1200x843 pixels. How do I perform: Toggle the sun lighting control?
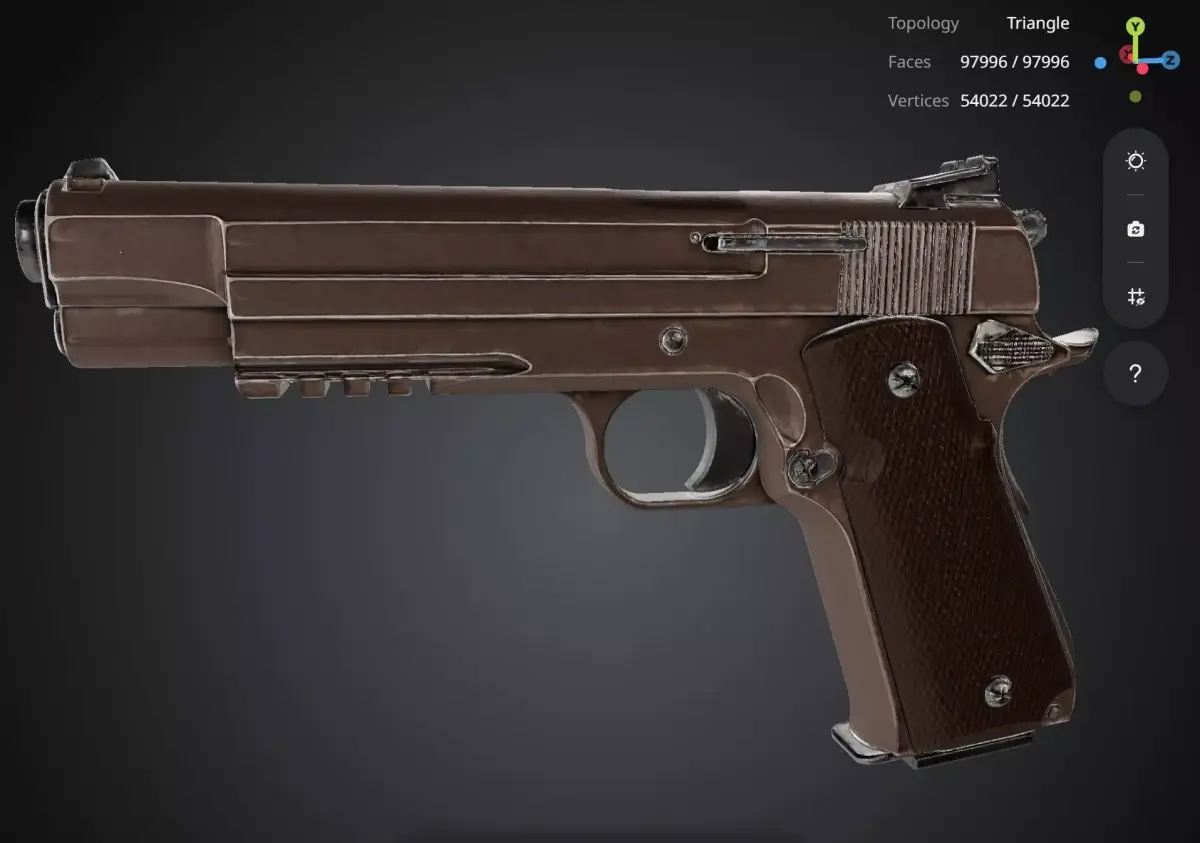[x=1135, y=161]
